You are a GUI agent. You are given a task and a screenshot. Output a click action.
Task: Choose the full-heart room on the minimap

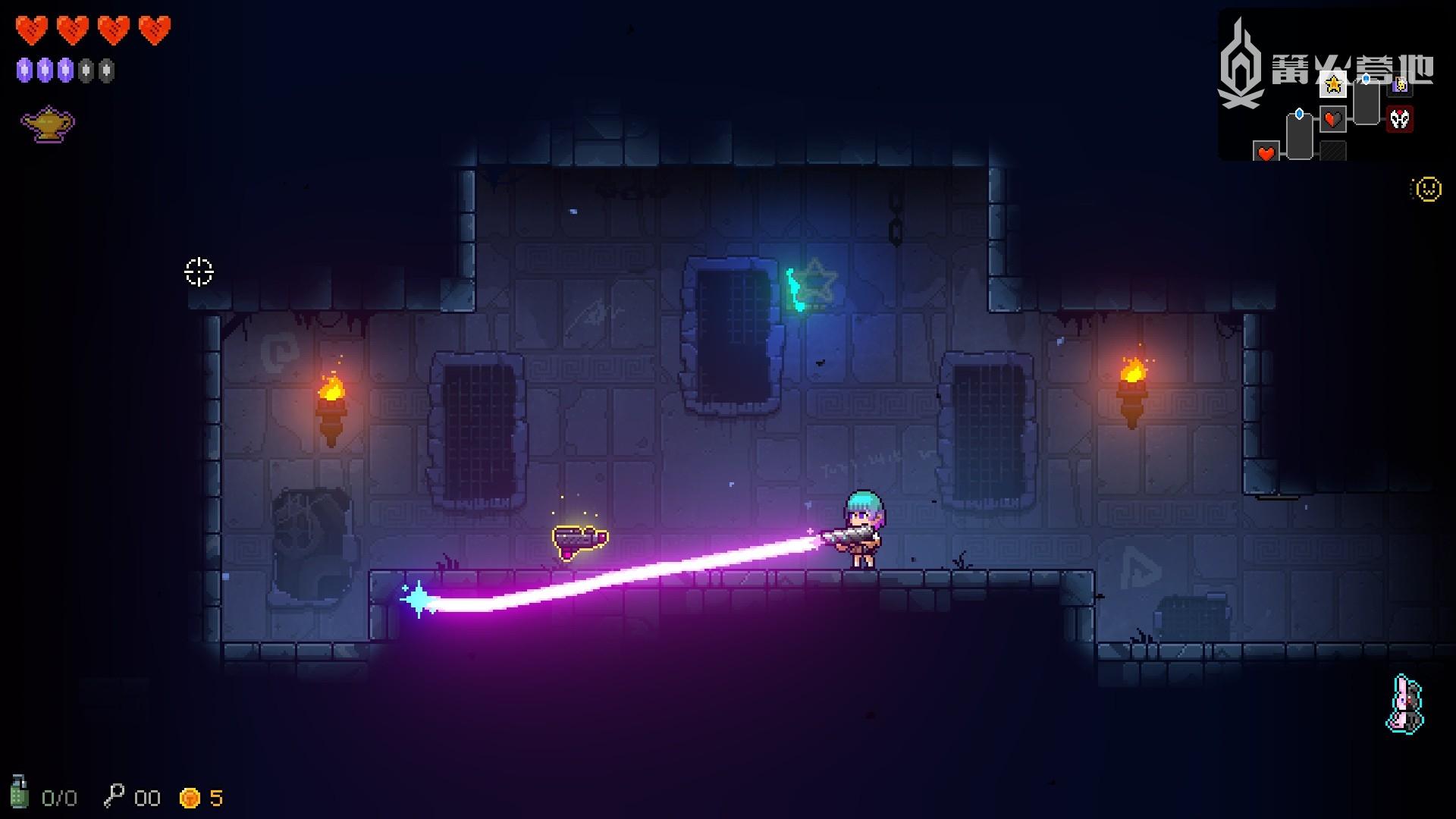(x=1266, y=152)
